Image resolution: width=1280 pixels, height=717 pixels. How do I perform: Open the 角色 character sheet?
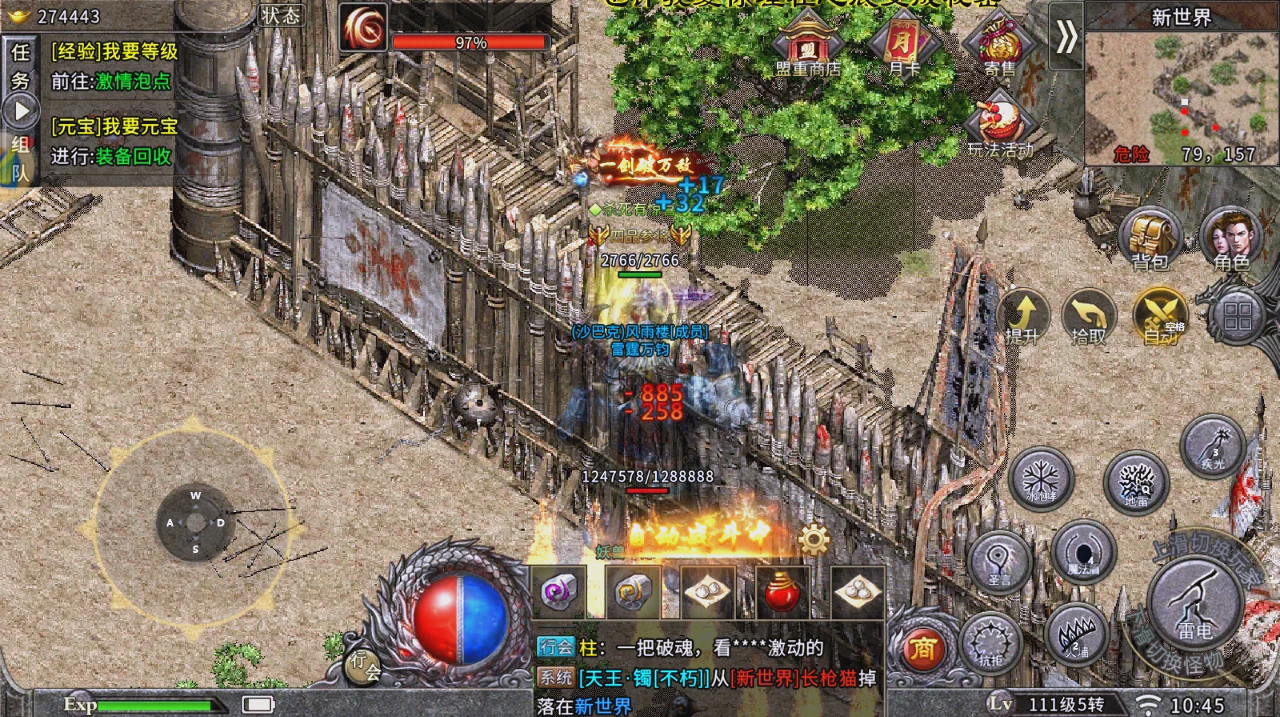click(1230, 240)
